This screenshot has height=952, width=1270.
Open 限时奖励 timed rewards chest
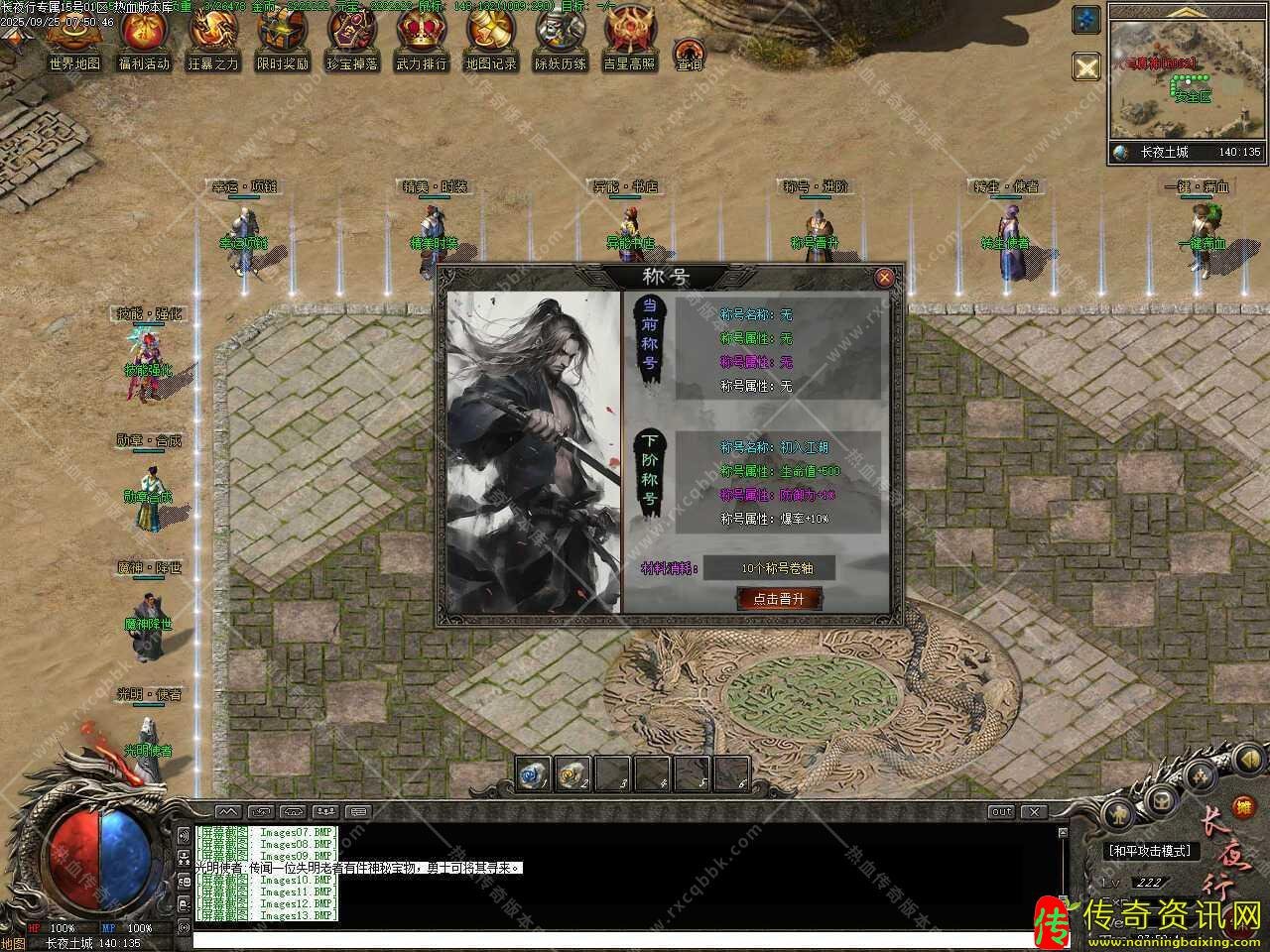(x=283, y=40)
